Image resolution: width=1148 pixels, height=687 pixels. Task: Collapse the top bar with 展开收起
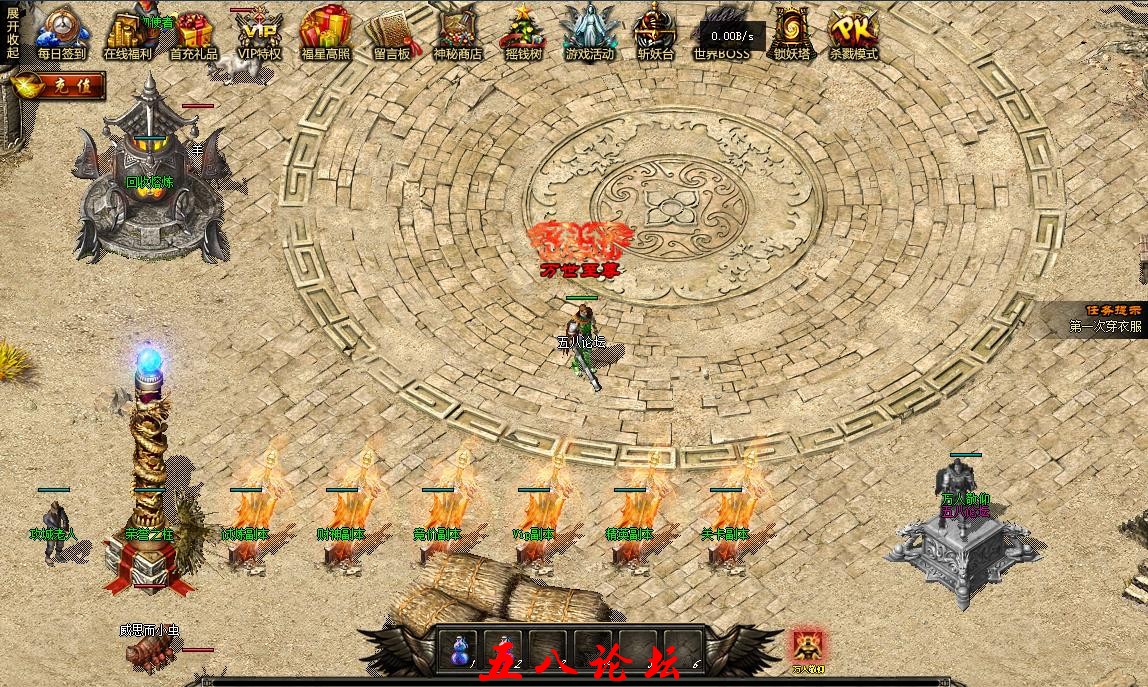tap(12, 32)
